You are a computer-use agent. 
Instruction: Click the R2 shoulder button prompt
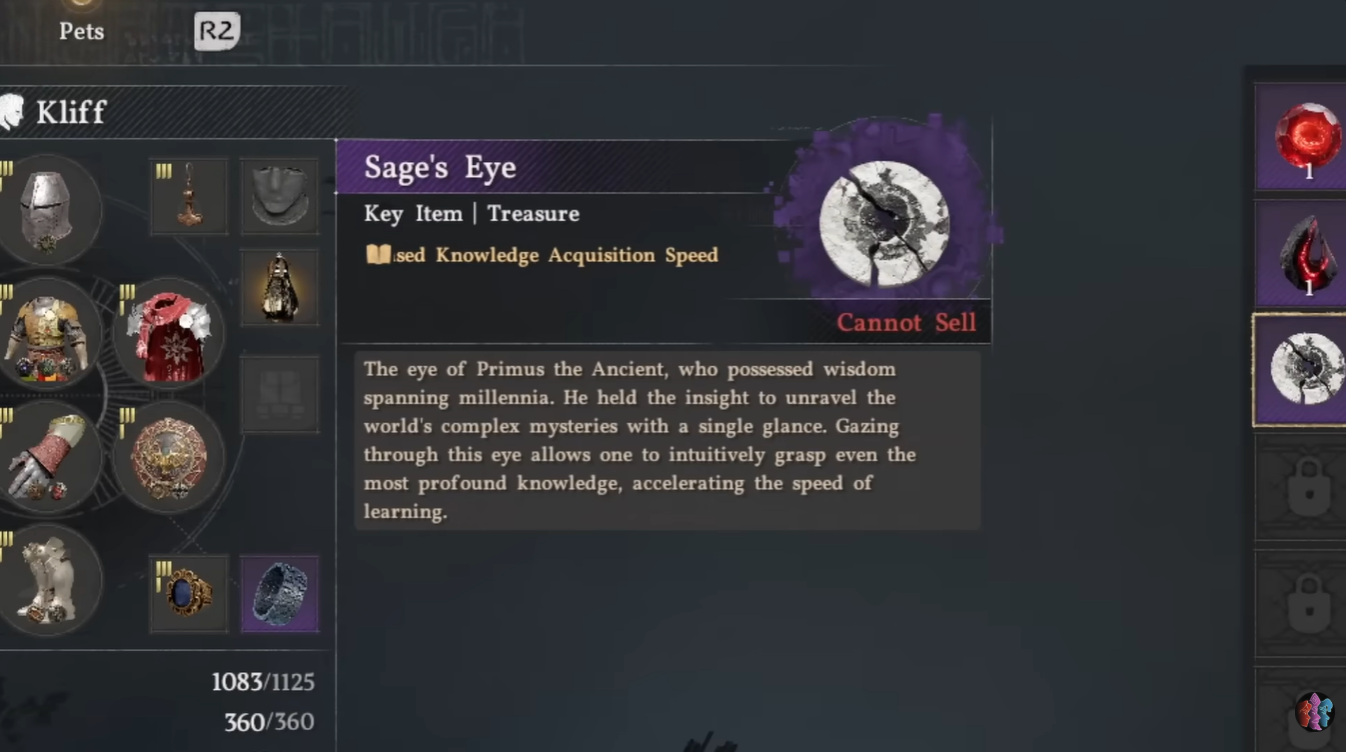tap(215, 30)
